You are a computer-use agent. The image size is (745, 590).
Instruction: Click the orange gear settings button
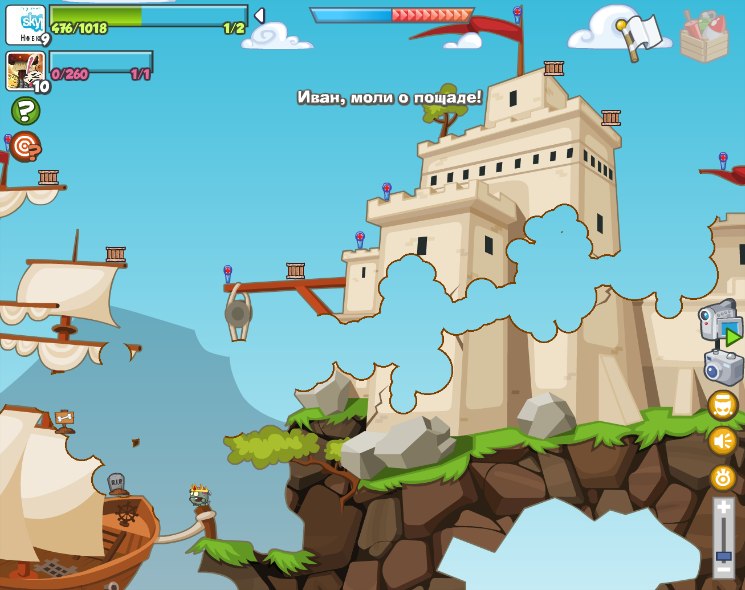[x=723, y=477]
